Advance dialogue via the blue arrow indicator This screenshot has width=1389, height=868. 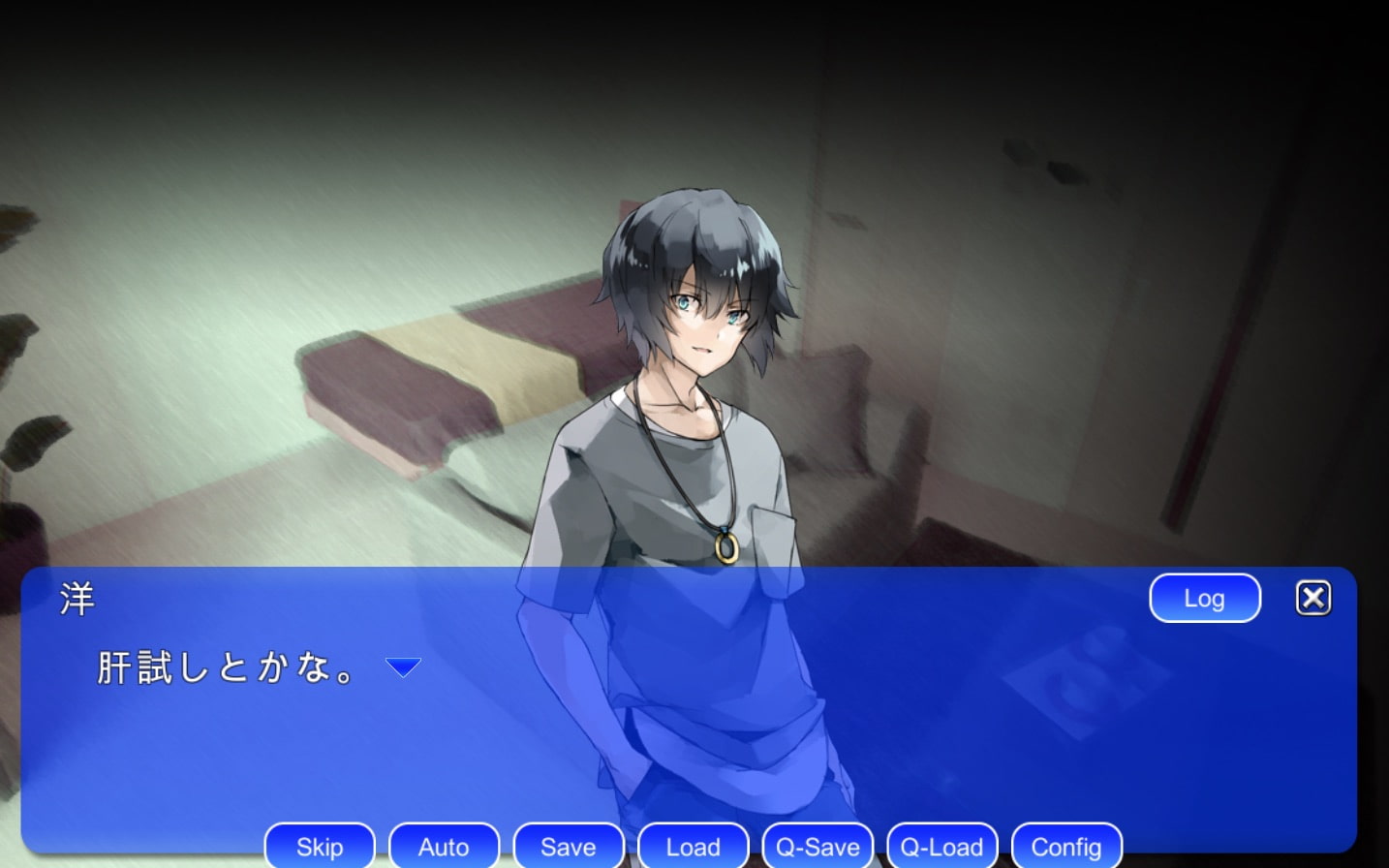tap(403, 666)
